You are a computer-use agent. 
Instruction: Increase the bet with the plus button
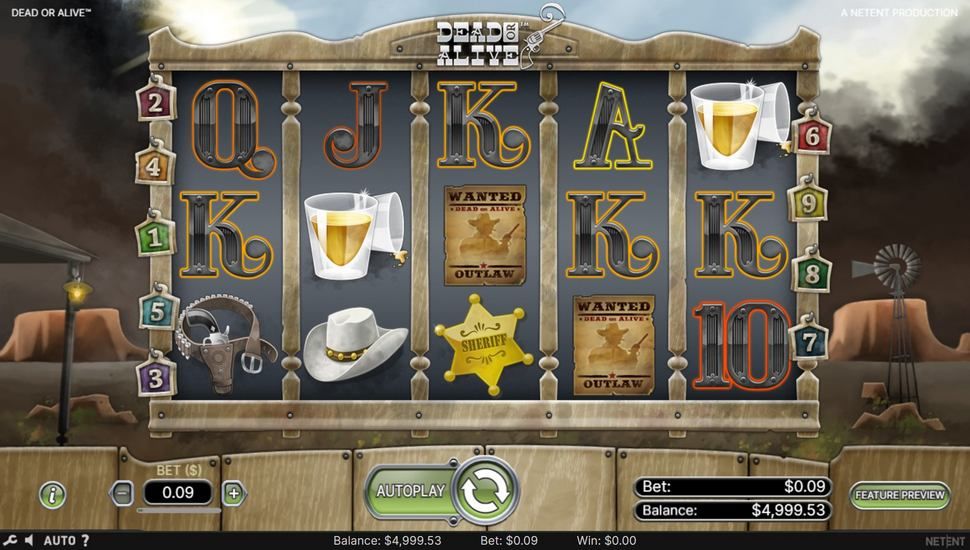click(233, 492)
